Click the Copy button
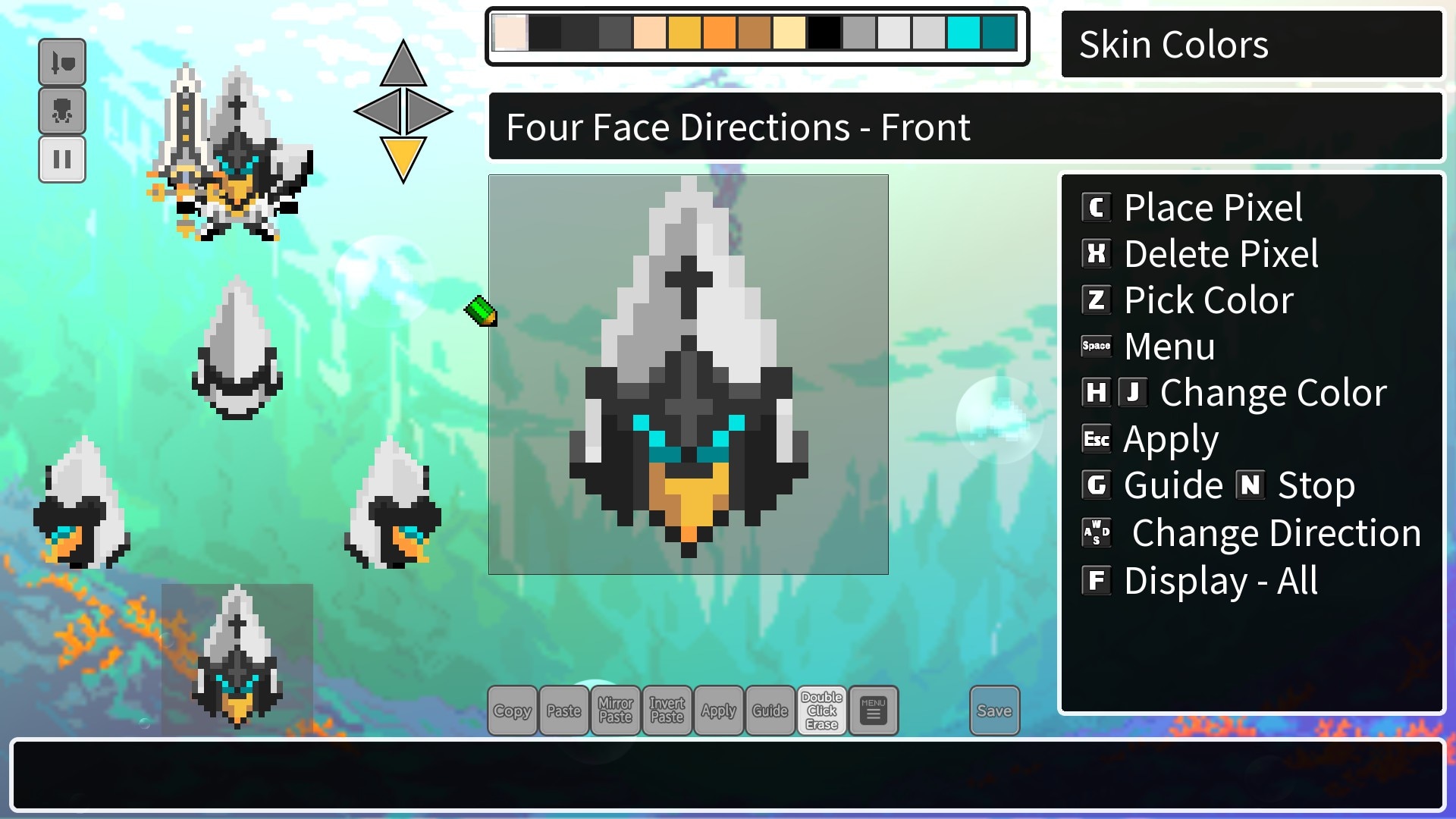This screenshot has height=819, width=1456. tap(513, 711)
